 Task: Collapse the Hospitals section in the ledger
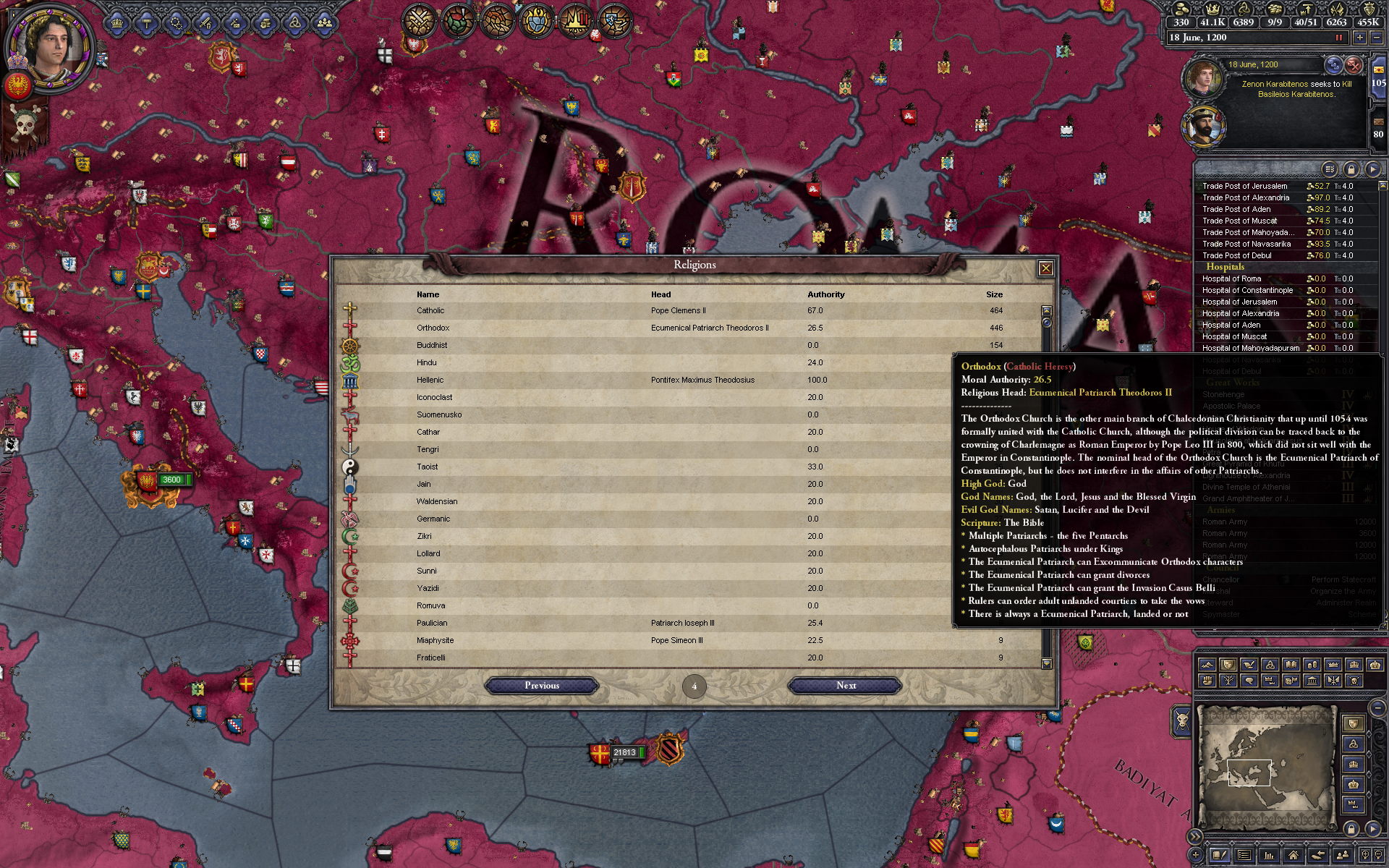click(x=1226, y=267)
